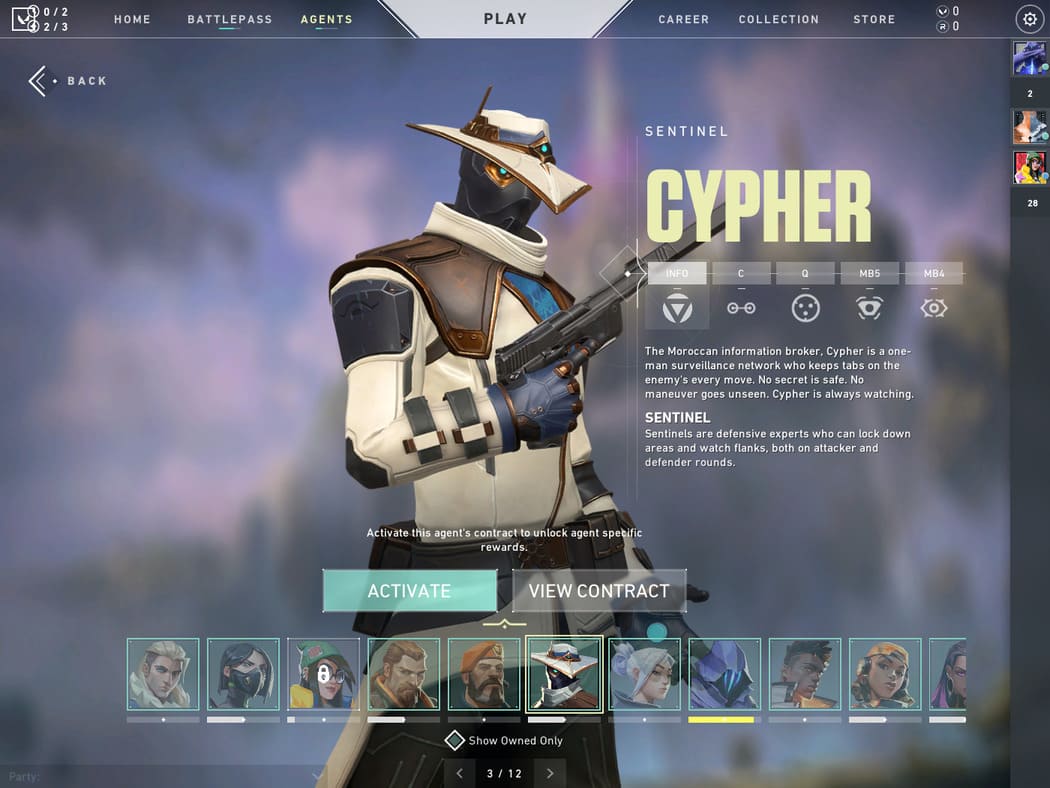This screenshot has width=1050, height=788.
Task: Toggle Show Owned Only
Action: tap(455, 741)
